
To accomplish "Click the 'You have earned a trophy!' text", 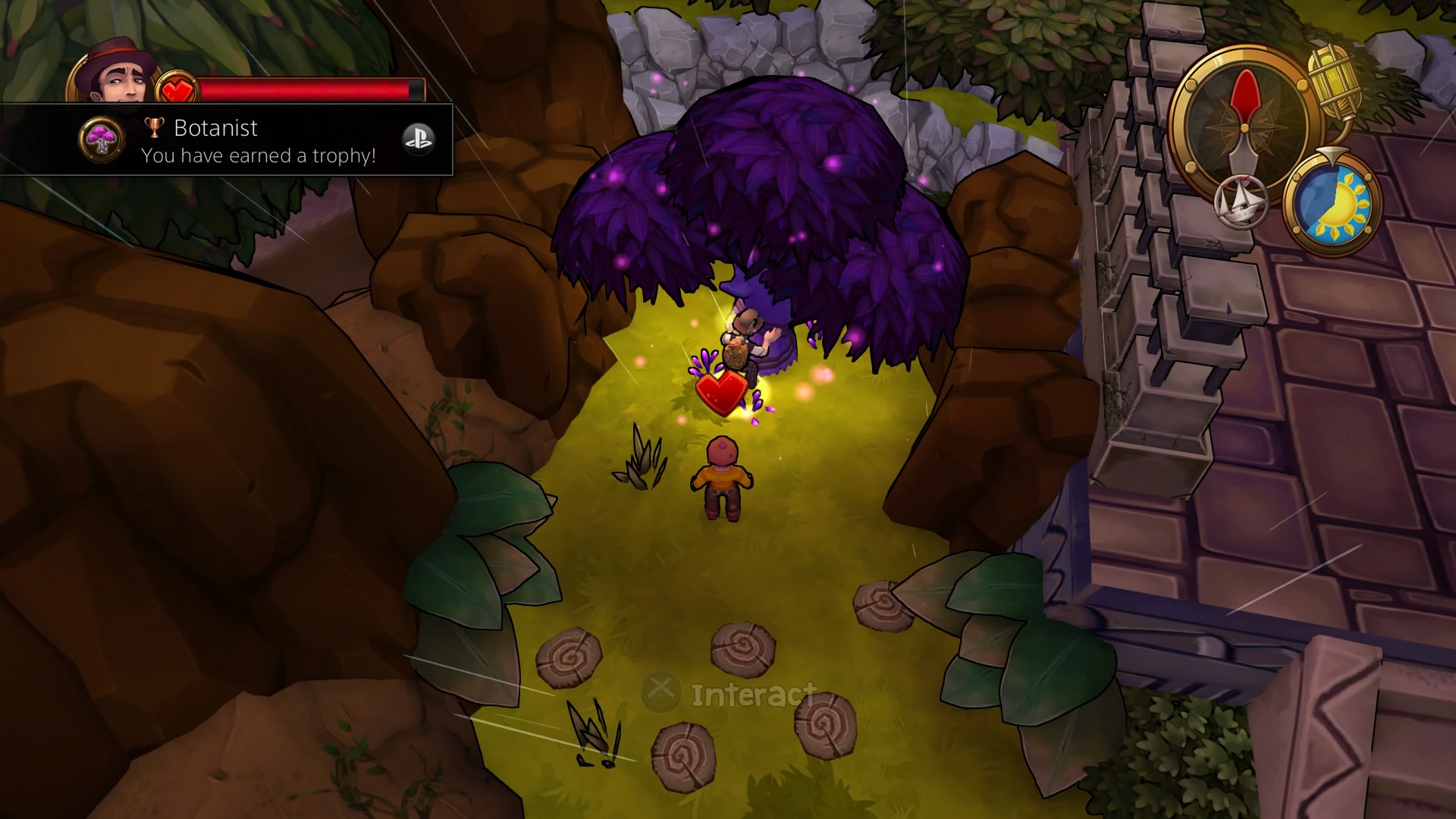I will 258,156.
